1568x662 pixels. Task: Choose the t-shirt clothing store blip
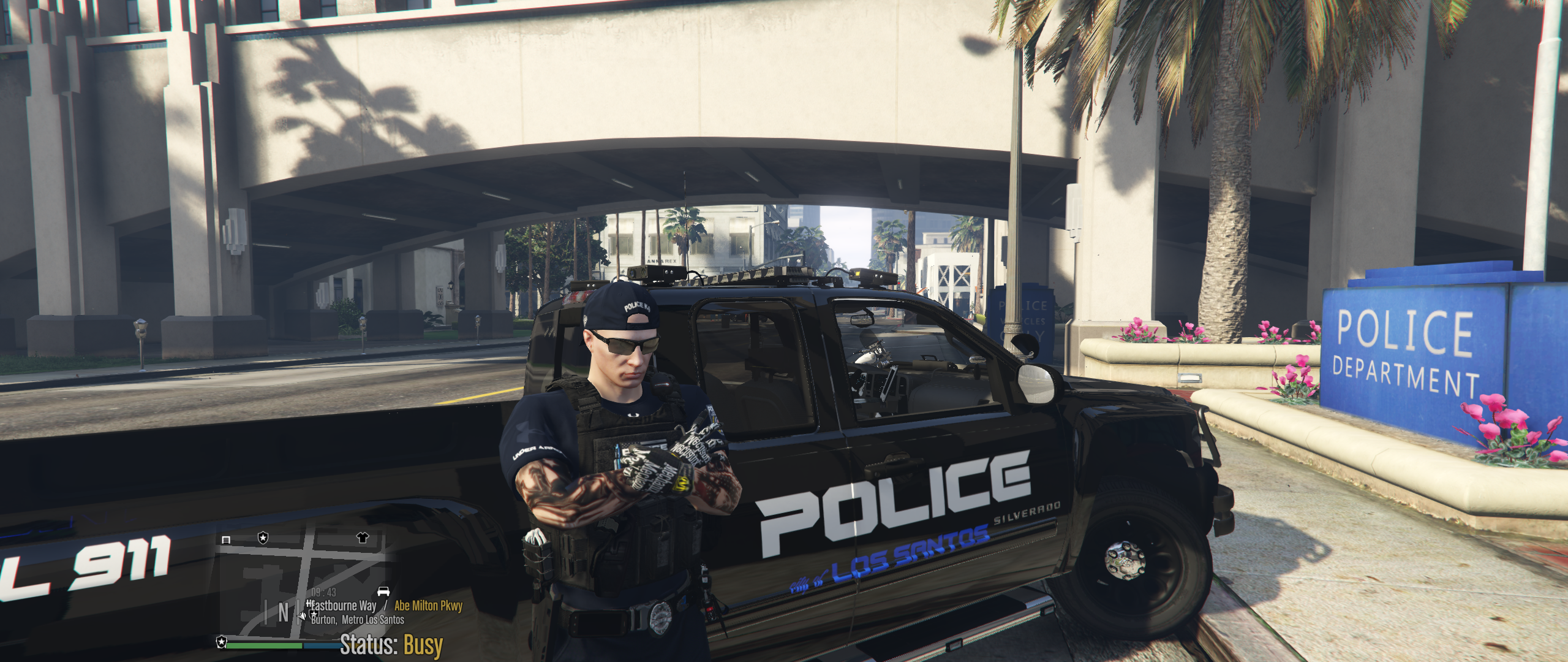coord(363,538)
